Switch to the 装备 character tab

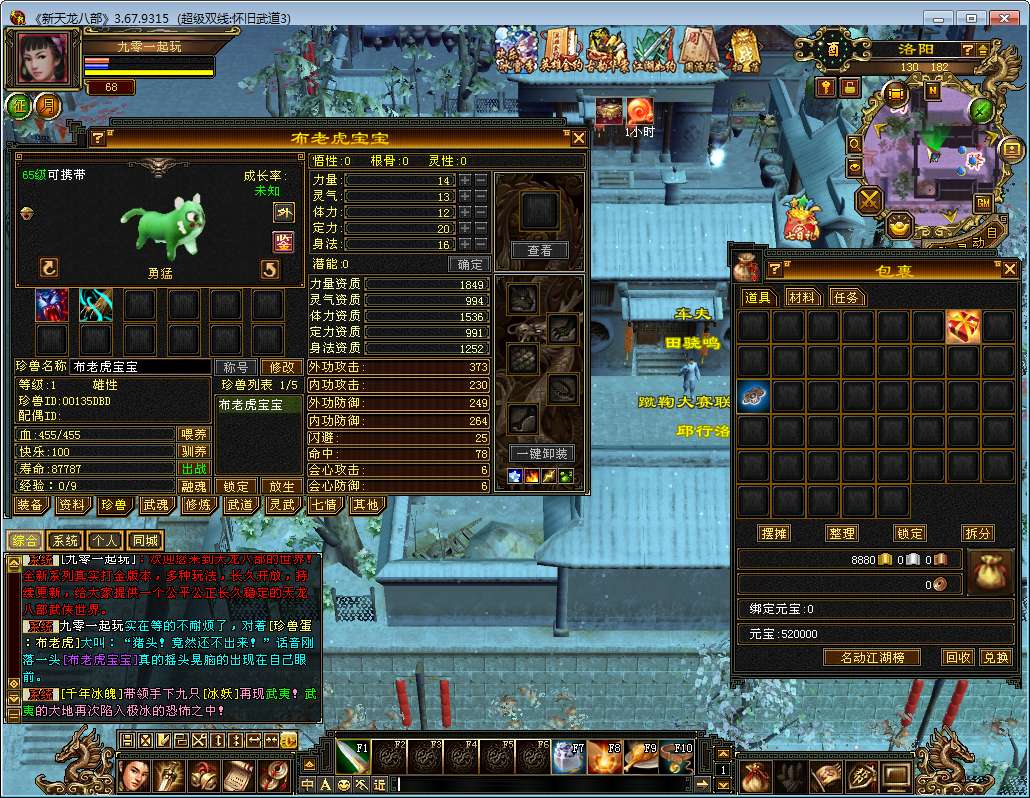point(30,505)
